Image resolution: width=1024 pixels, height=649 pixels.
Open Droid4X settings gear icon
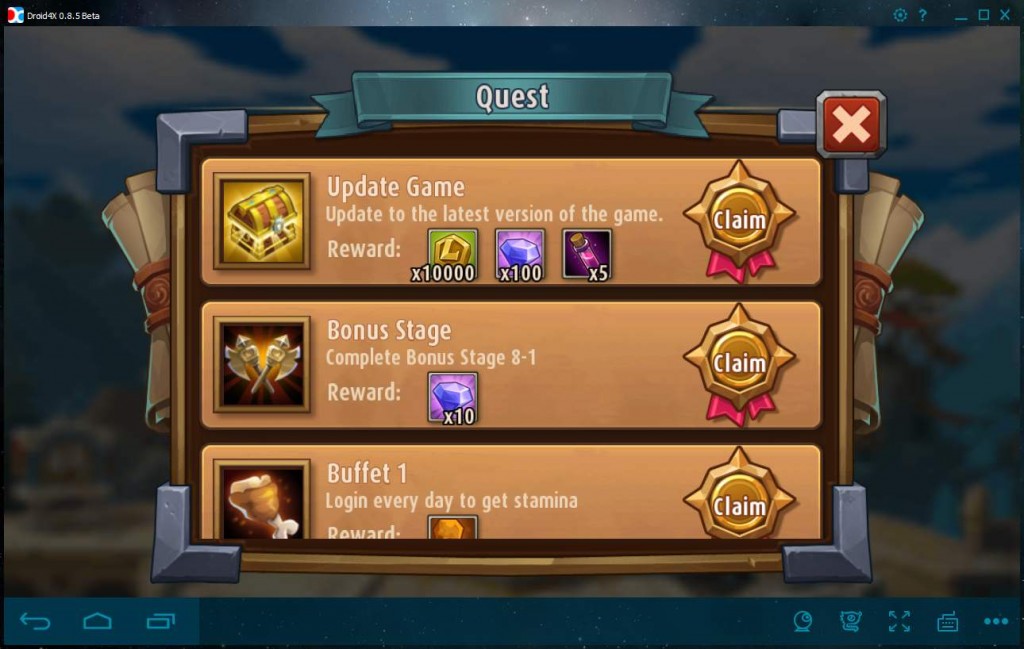tap(900, 15)
